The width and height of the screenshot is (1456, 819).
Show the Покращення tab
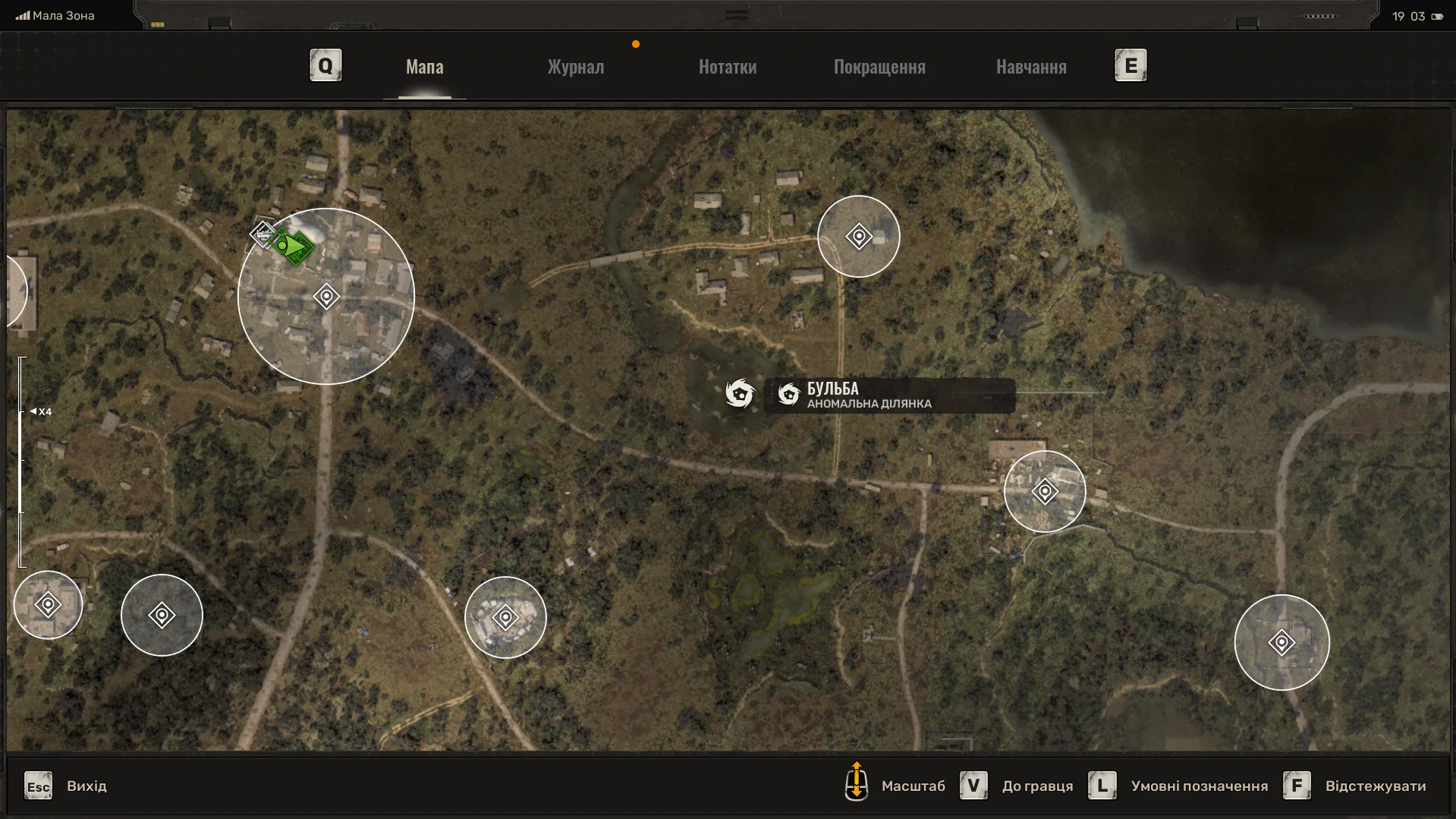tap(879, 67)
